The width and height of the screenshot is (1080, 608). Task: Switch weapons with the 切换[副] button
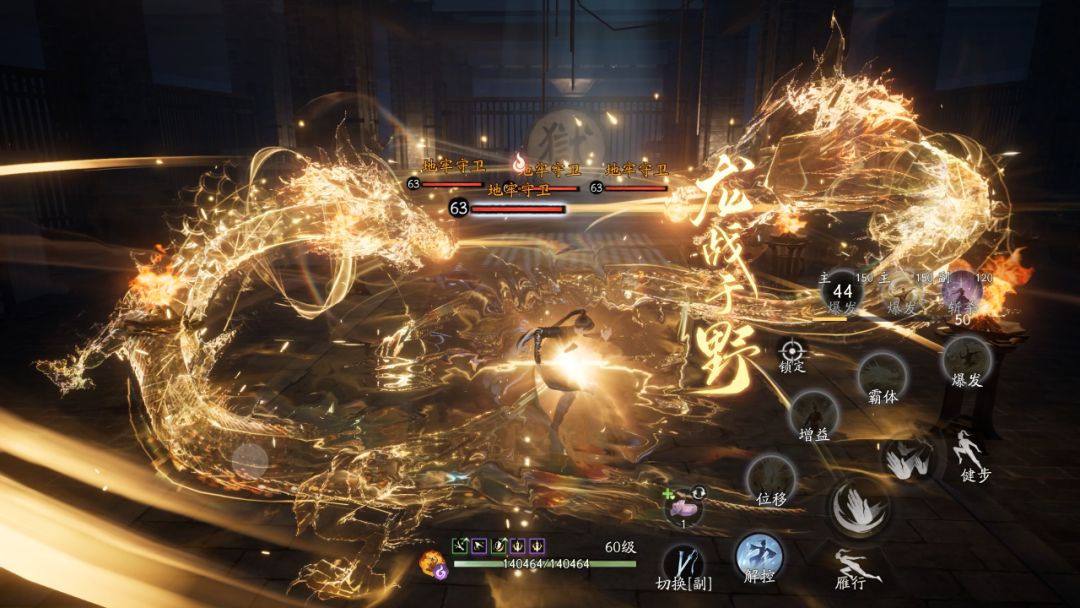[x=683, y=561]
